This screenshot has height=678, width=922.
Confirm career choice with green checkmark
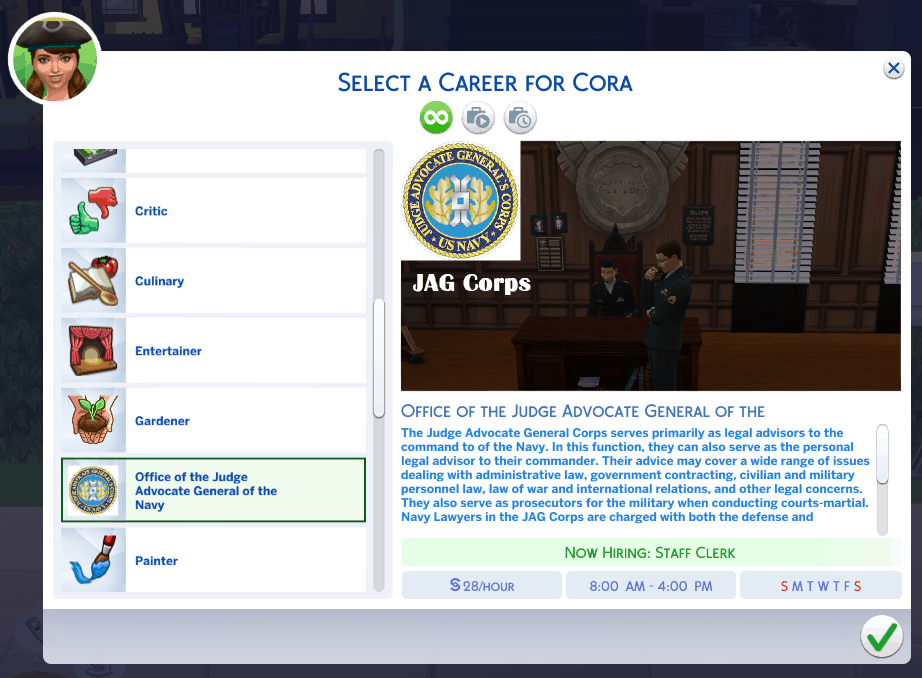(881, 637)
